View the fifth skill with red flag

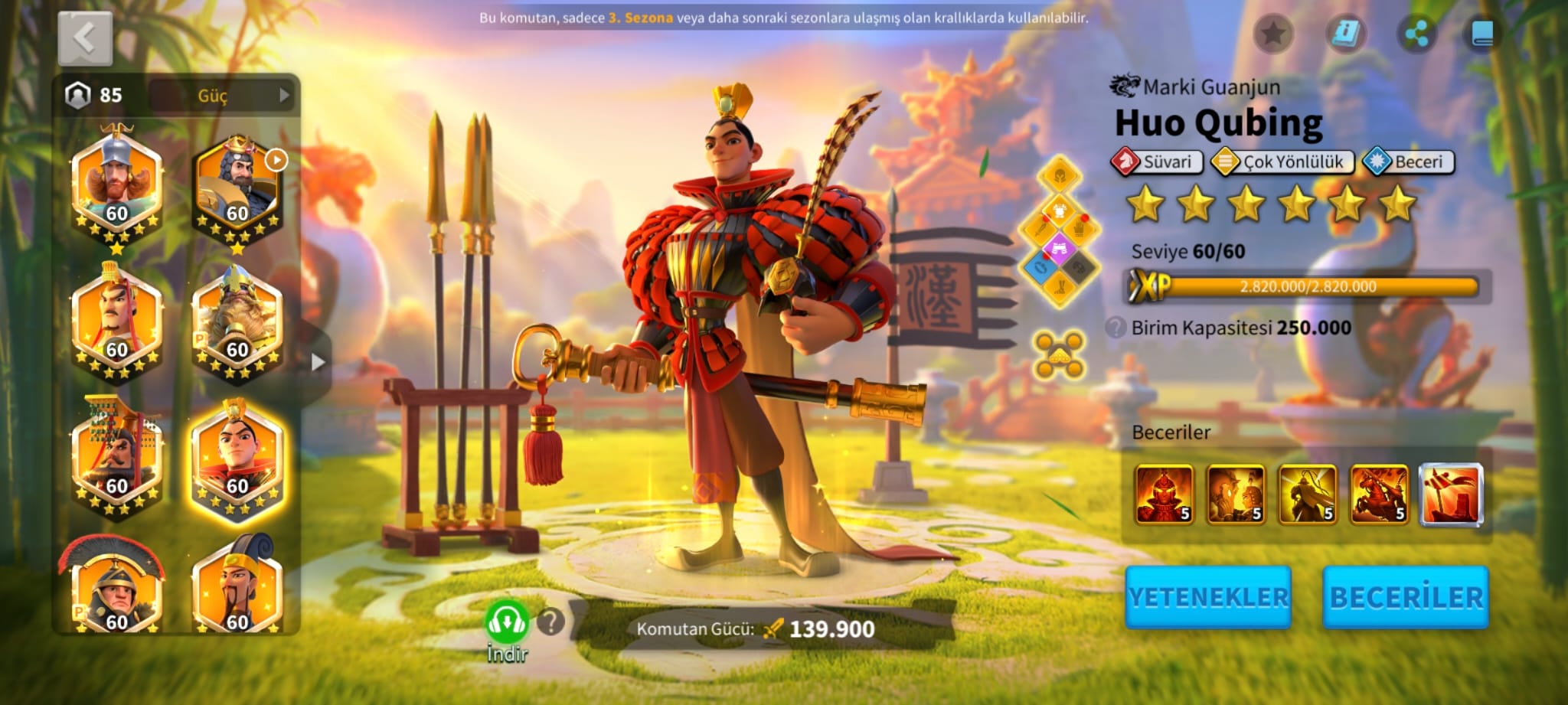[x=1451, y=494]
